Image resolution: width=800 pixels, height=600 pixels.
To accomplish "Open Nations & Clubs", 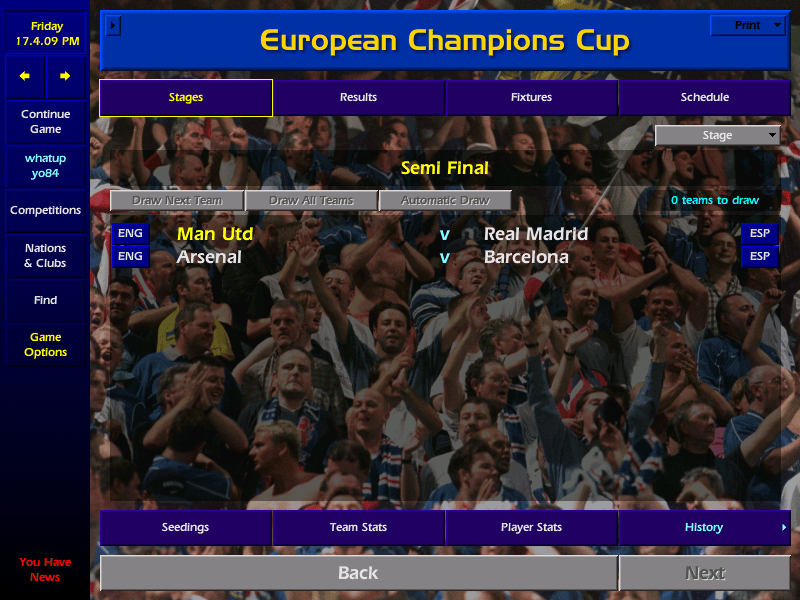I will 45,255.
